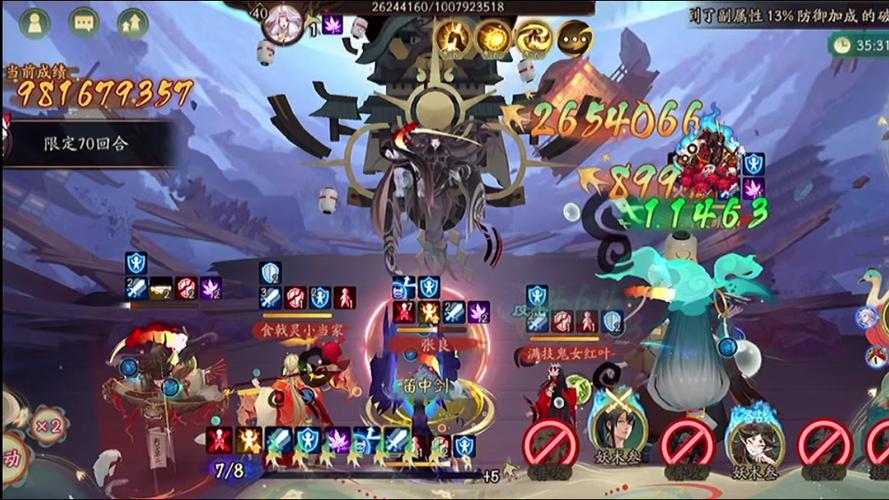Image resolution: width=889 pixels, height=500 pixels.
Task: Tap the white-haired boss portrait
Action: coord(283,23)
